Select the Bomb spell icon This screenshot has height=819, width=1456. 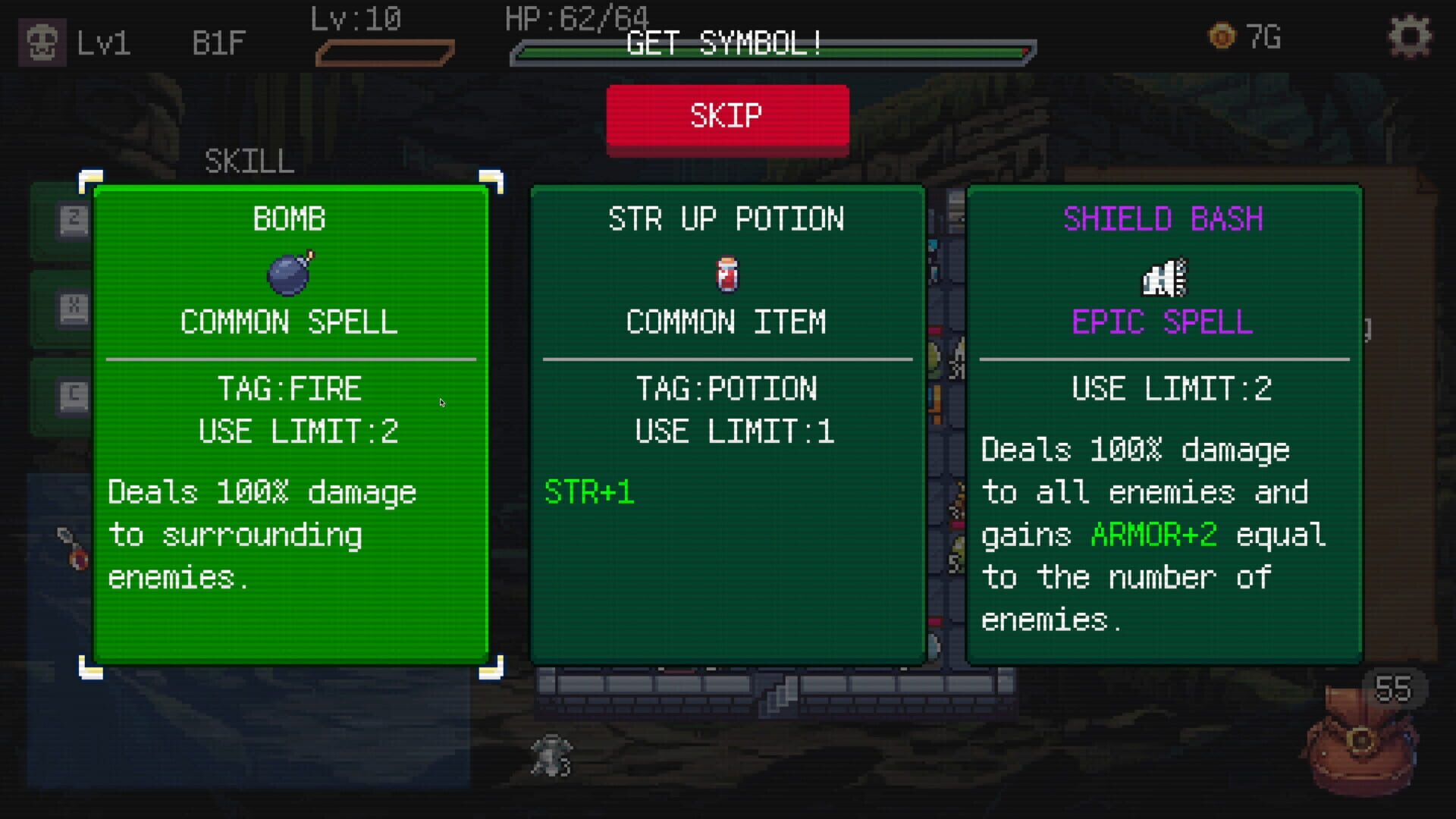pyautogui.click(x=290, y=274)
